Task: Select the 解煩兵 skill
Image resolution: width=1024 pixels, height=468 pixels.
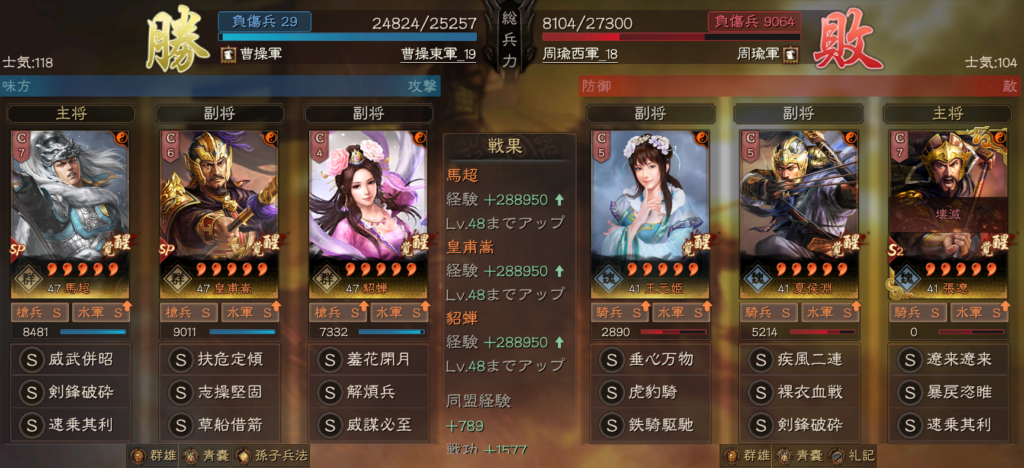Action: (x=367, y=391)
